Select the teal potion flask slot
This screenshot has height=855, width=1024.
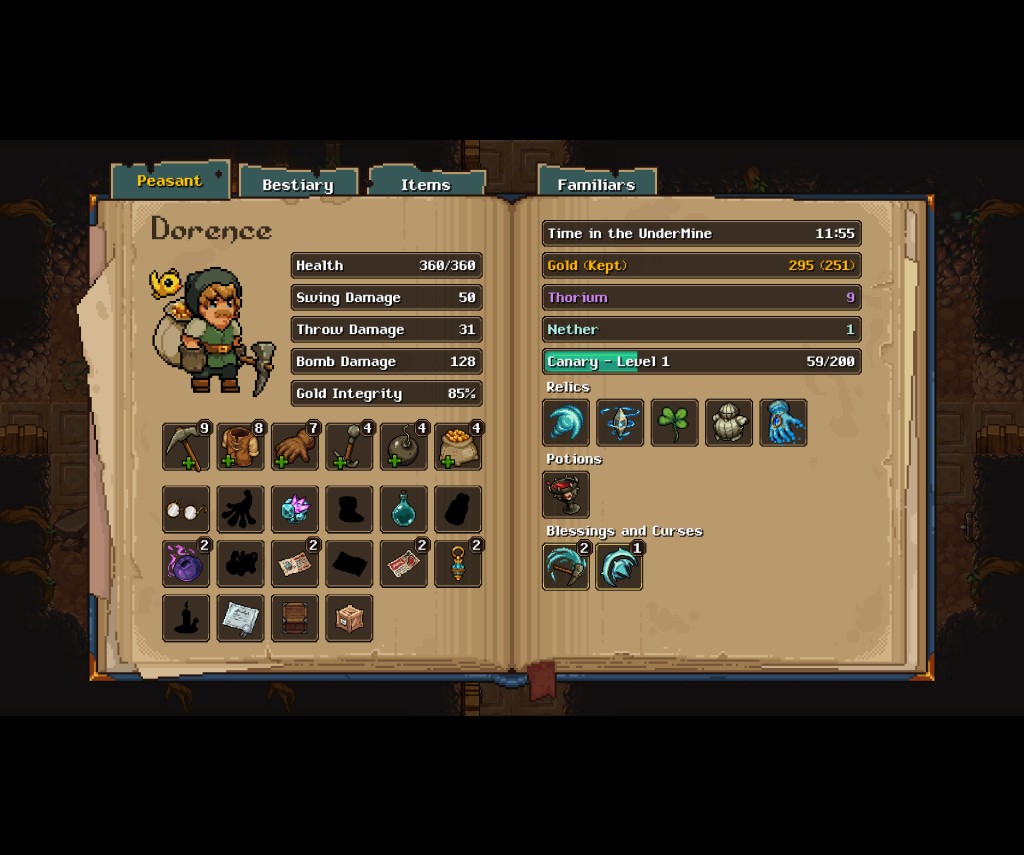(404, 510)
